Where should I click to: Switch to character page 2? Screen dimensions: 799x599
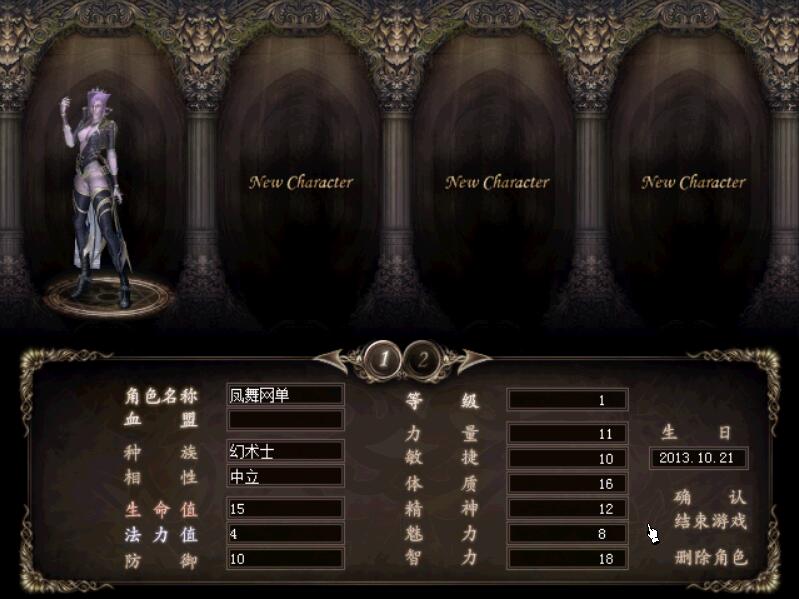[x=422, y=358]
